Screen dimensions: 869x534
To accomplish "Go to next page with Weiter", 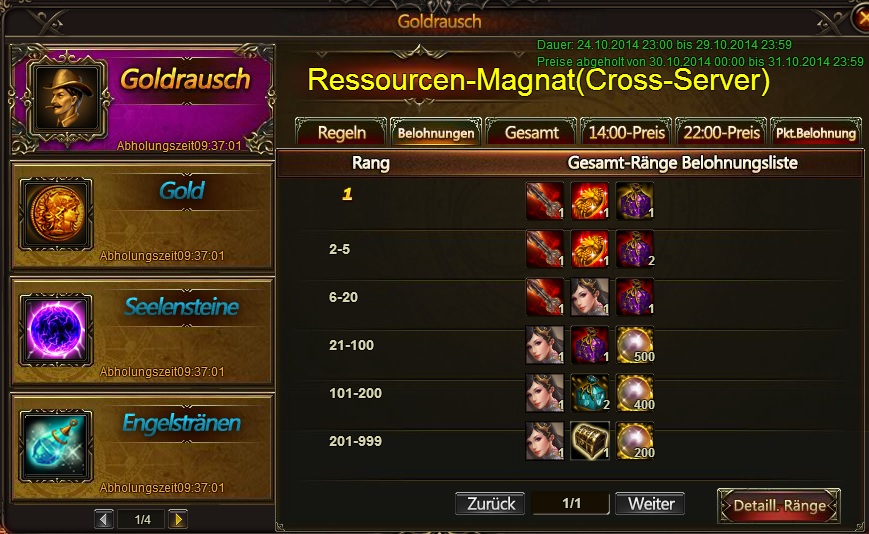I will pyautogui.click(x=650, y=503).
